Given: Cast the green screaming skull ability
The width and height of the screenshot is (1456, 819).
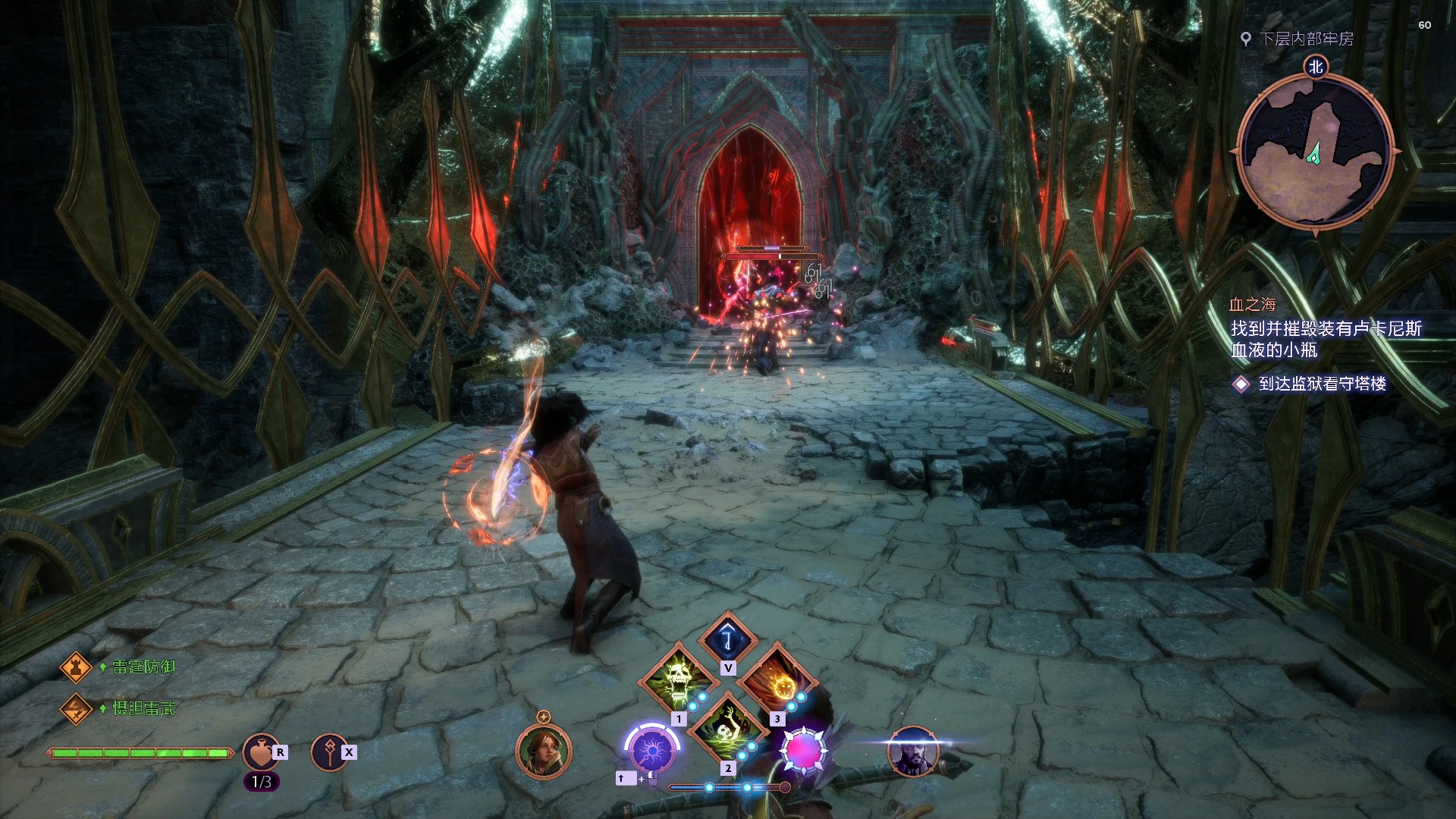Looking at the screenshot, I should coord(678,677).
